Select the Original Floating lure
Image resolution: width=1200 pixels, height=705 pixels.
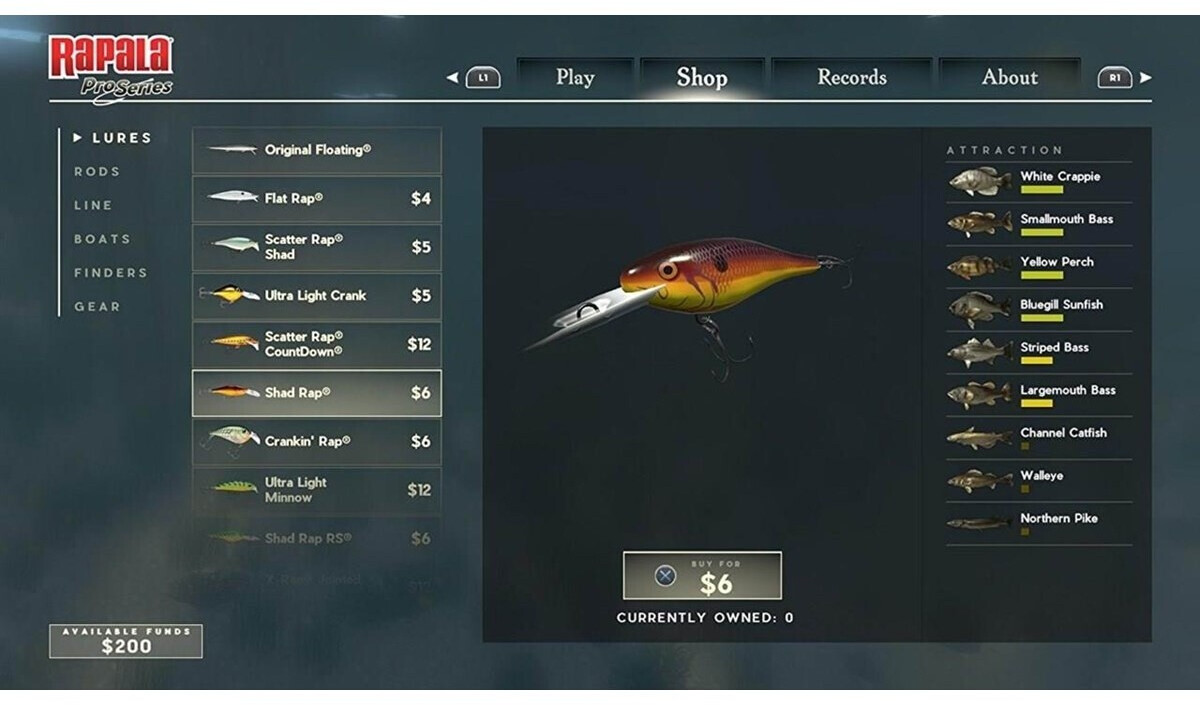tap(316, 150)
